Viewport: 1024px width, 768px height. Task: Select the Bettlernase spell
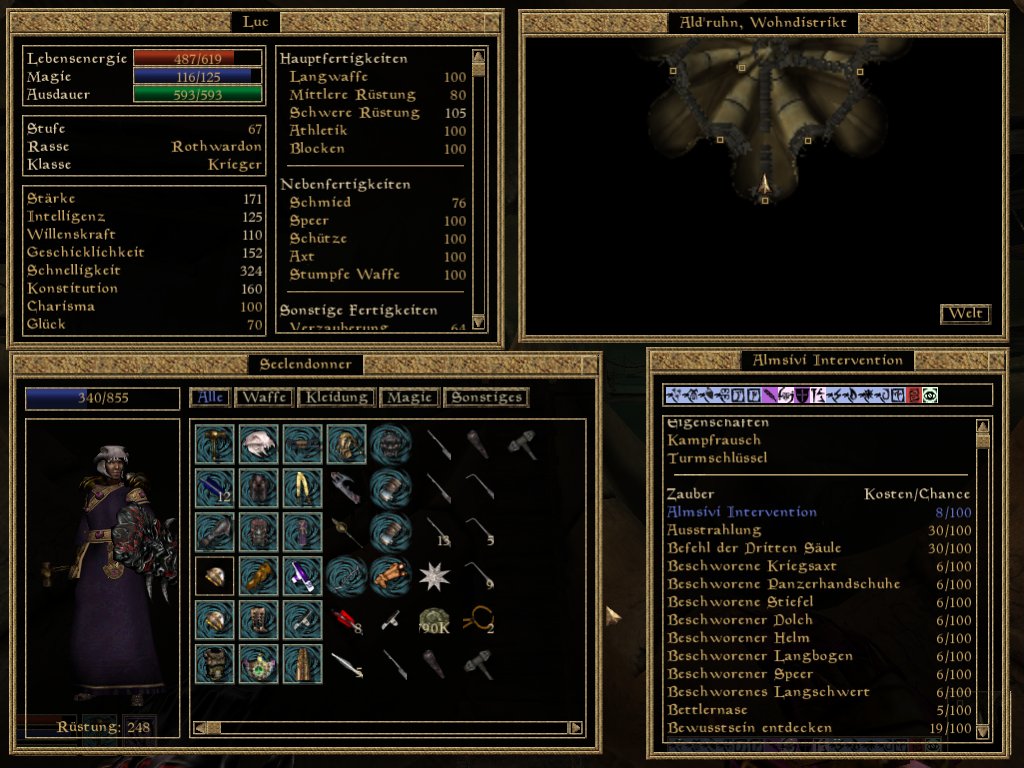707,710
